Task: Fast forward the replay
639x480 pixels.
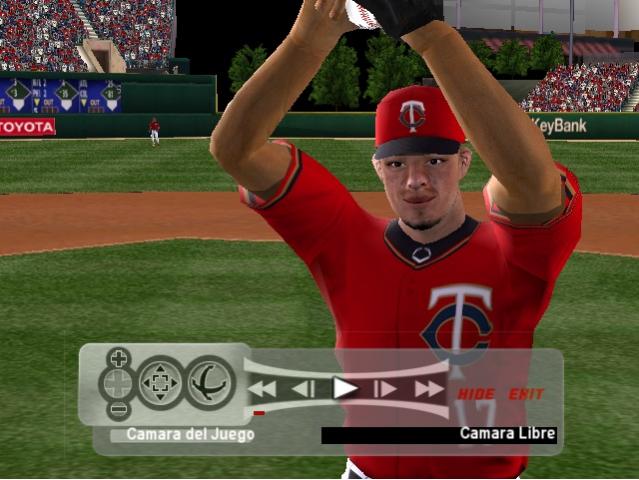Action: (429, 389)
